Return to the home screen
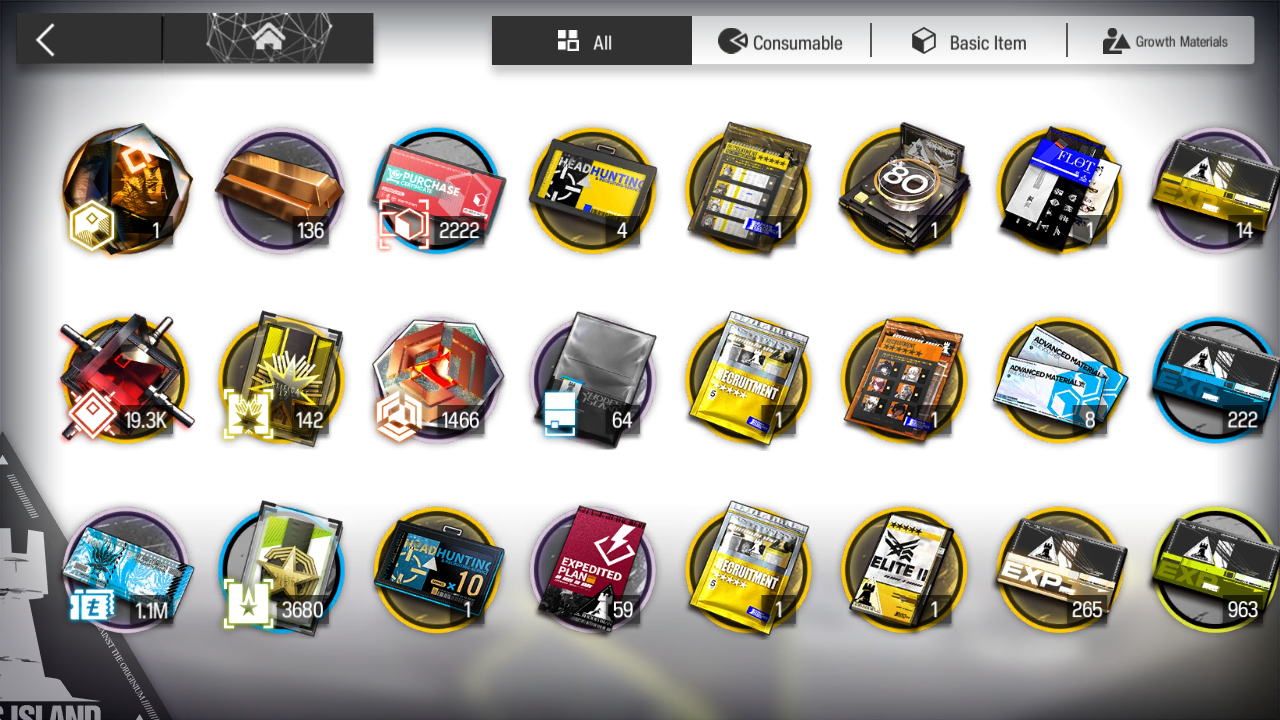Viewport: 1280px width, 720px height. coord(267,40)
